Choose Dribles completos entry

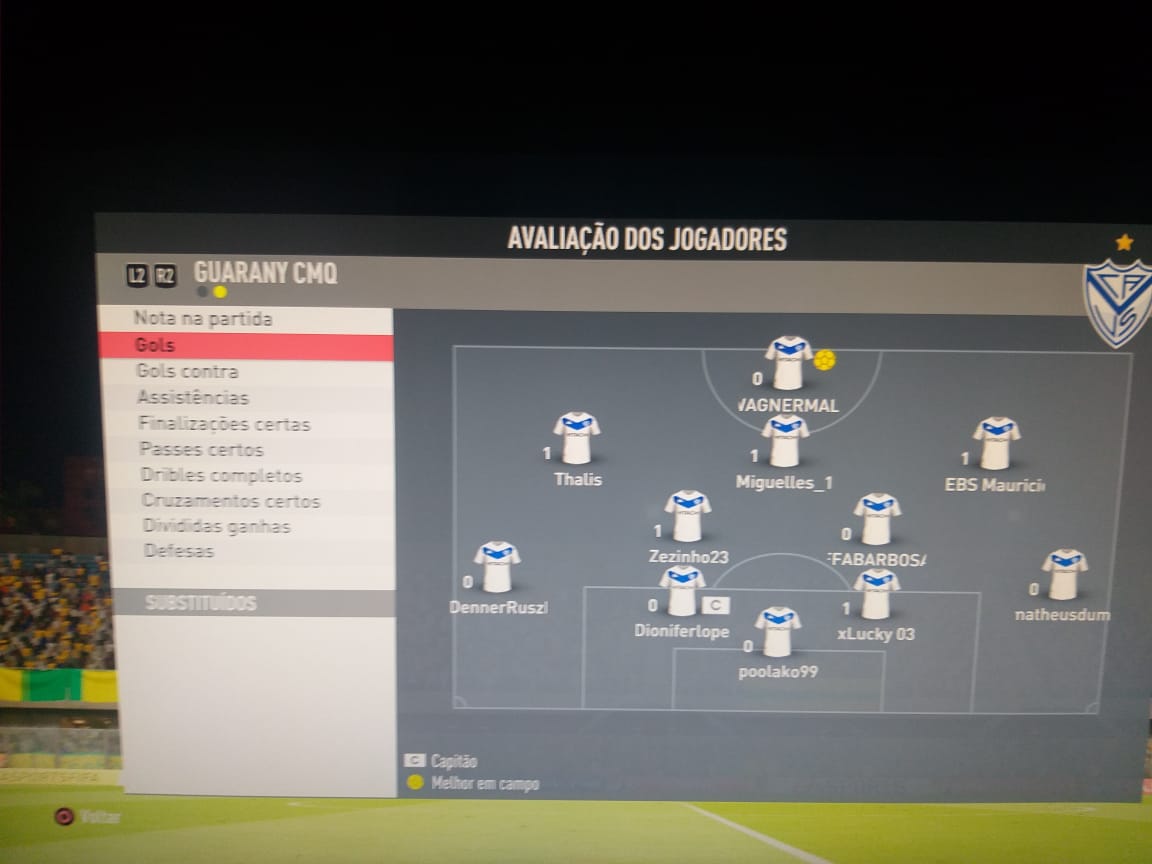coord(221,476)
